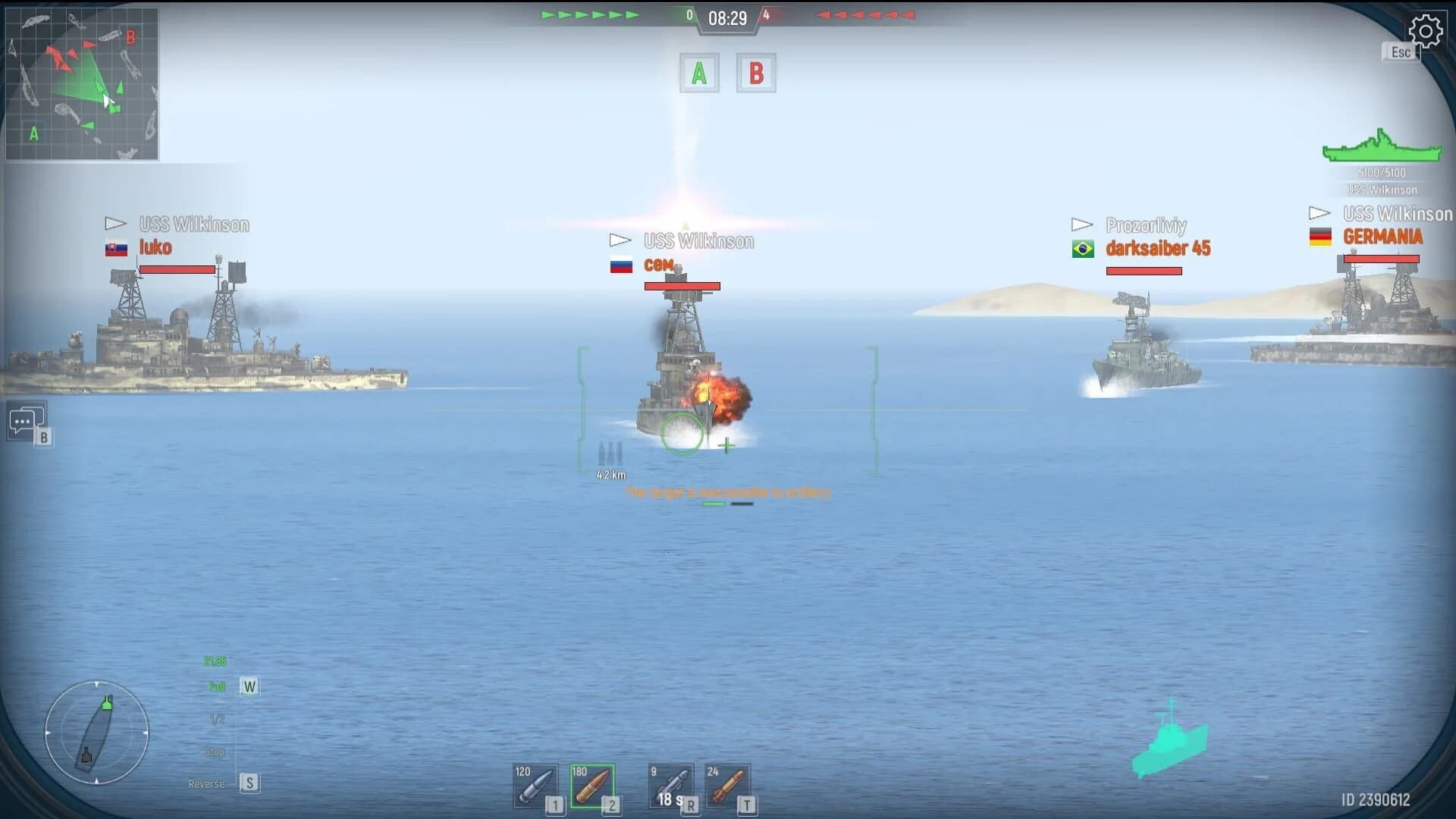Engage Reverse throttle

pyautogui.click(x=206, y=783)
